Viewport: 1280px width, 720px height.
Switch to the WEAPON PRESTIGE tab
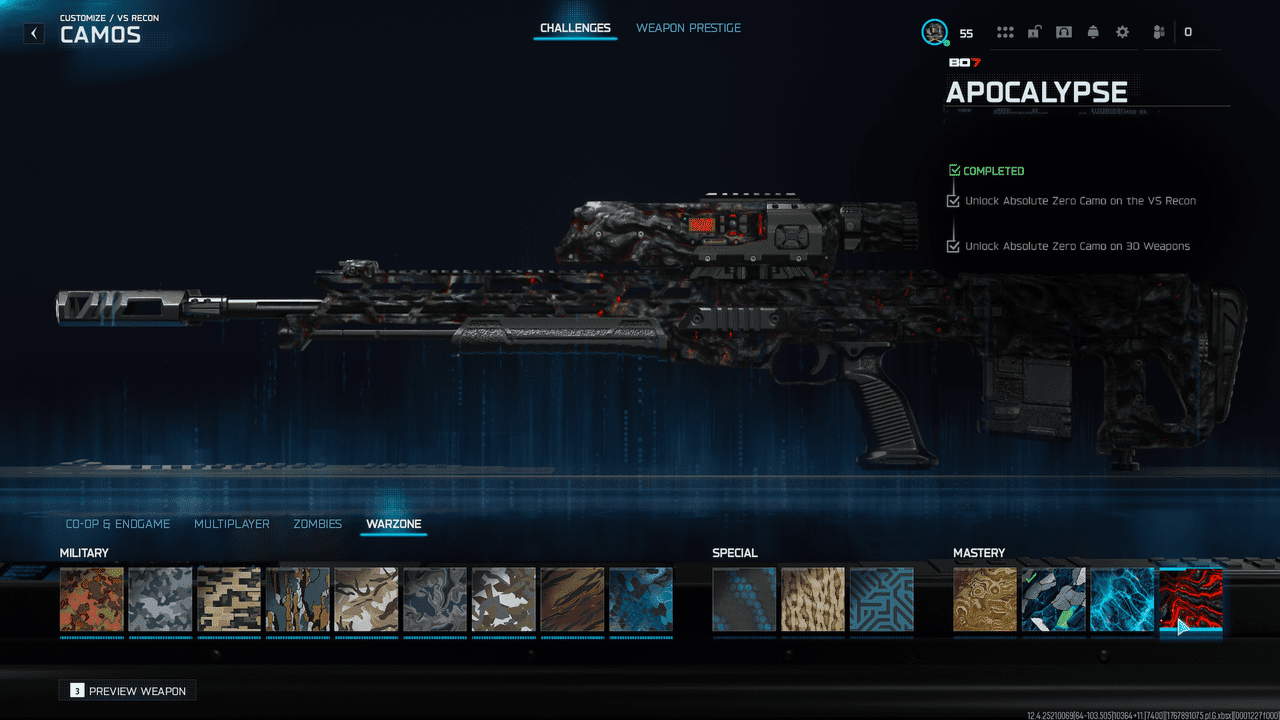688,28
